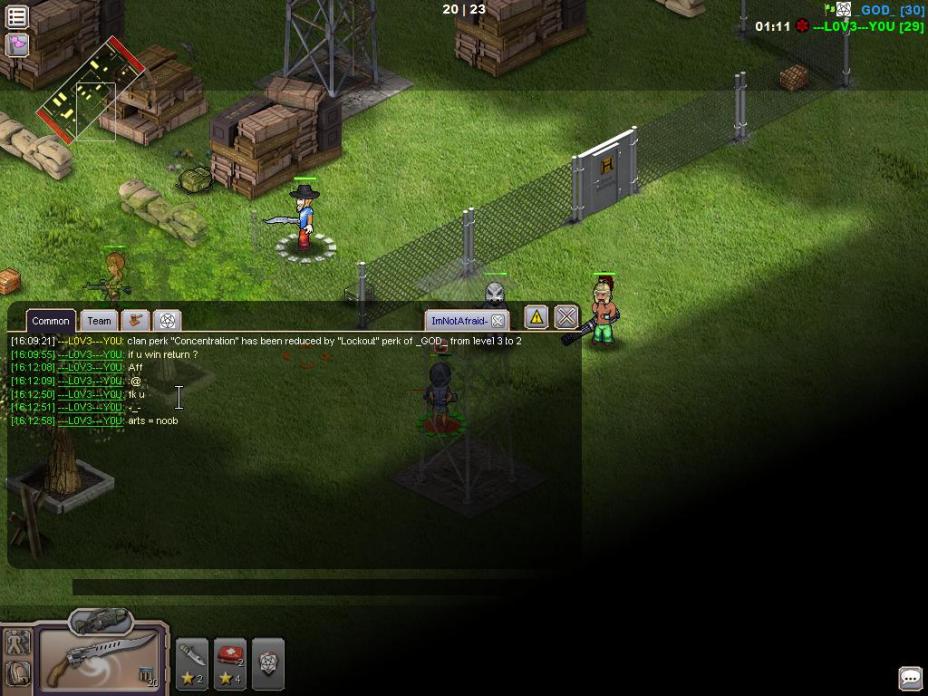Open the chat speech bubble button
Viewport: 928px width, 696px height.
[x=910, y=678]
